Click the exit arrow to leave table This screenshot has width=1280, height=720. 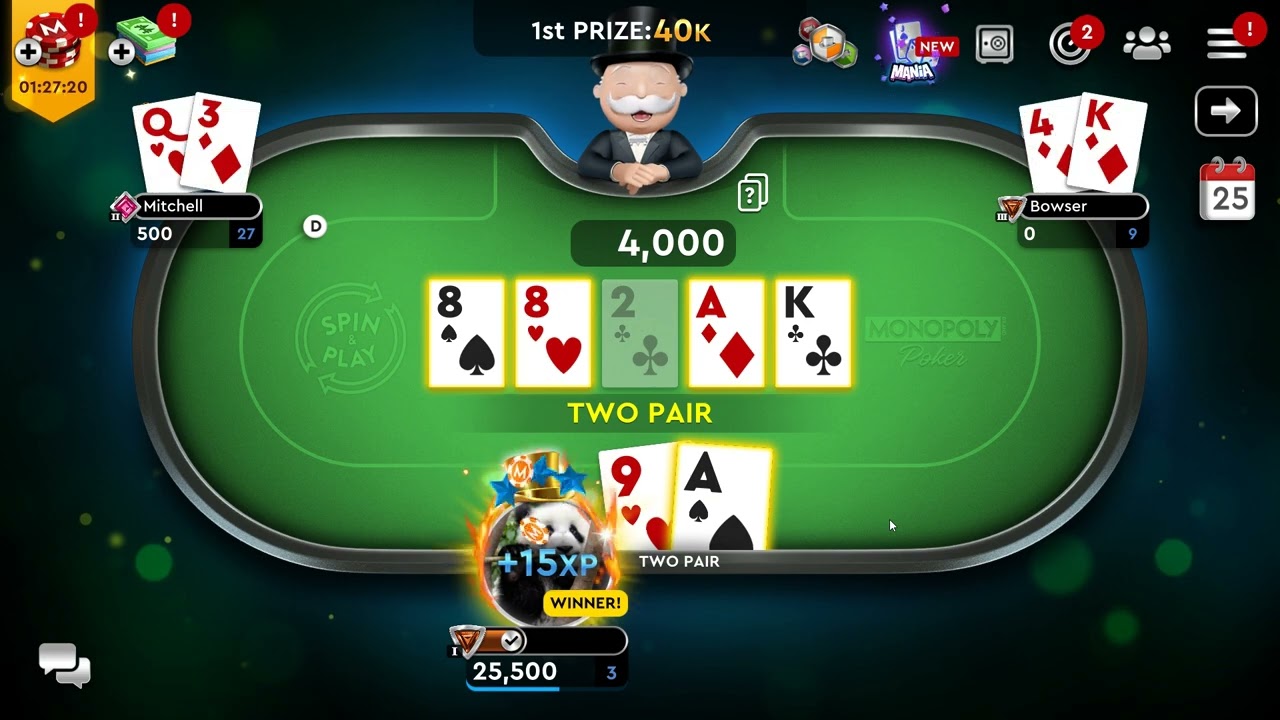coord(1226,111)
